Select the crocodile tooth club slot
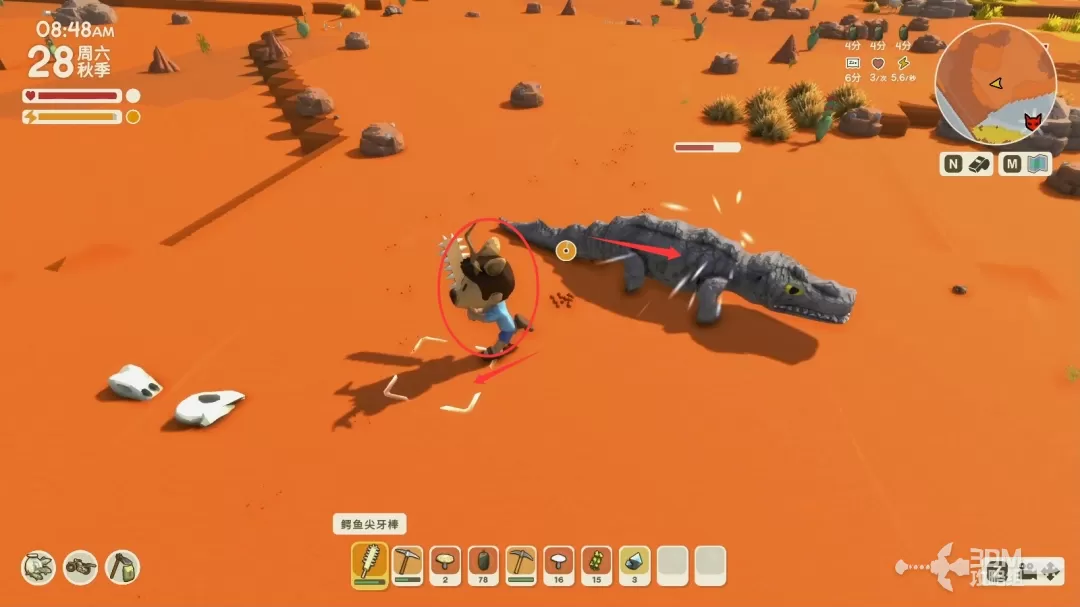1080x607 pixels. (370, 565)
